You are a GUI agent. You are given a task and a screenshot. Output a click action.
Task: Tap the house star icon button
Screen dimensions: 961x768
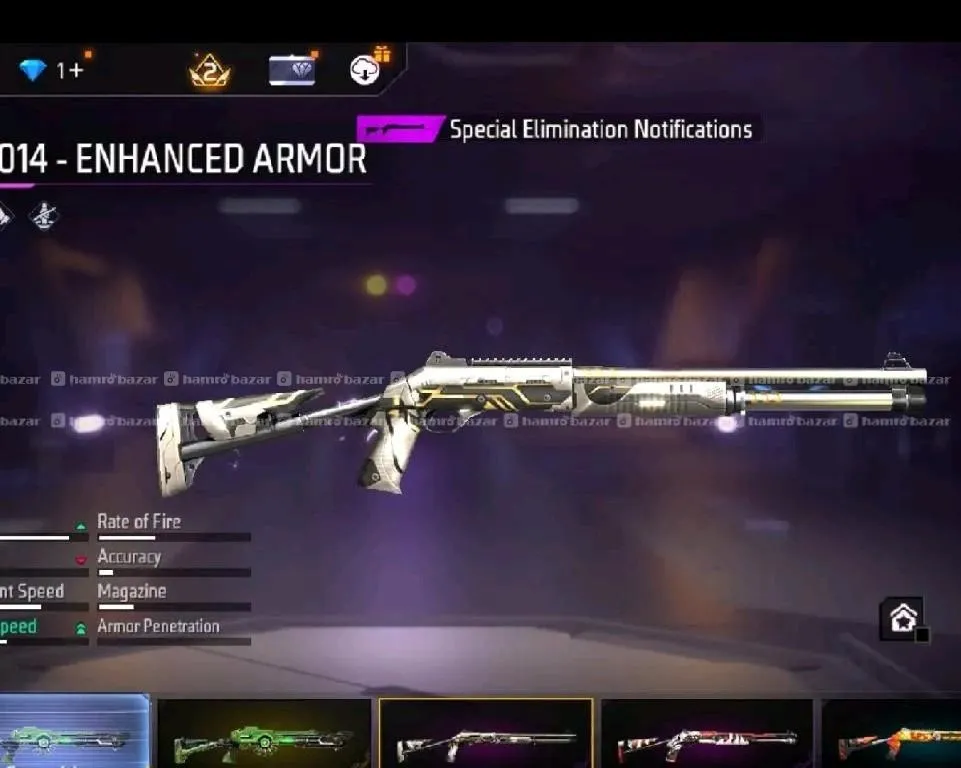pos(901,619)
